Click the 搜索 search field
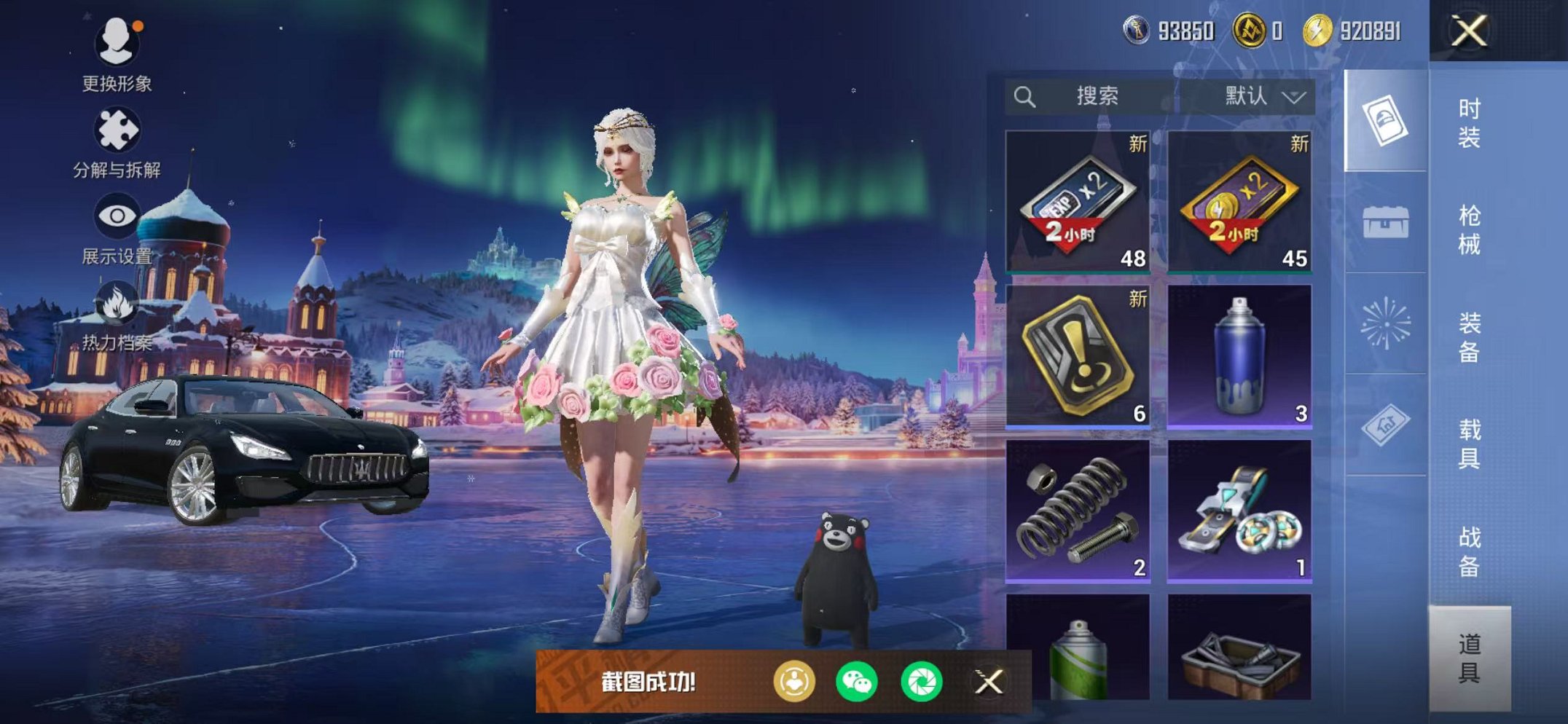 click(1093, 96)
